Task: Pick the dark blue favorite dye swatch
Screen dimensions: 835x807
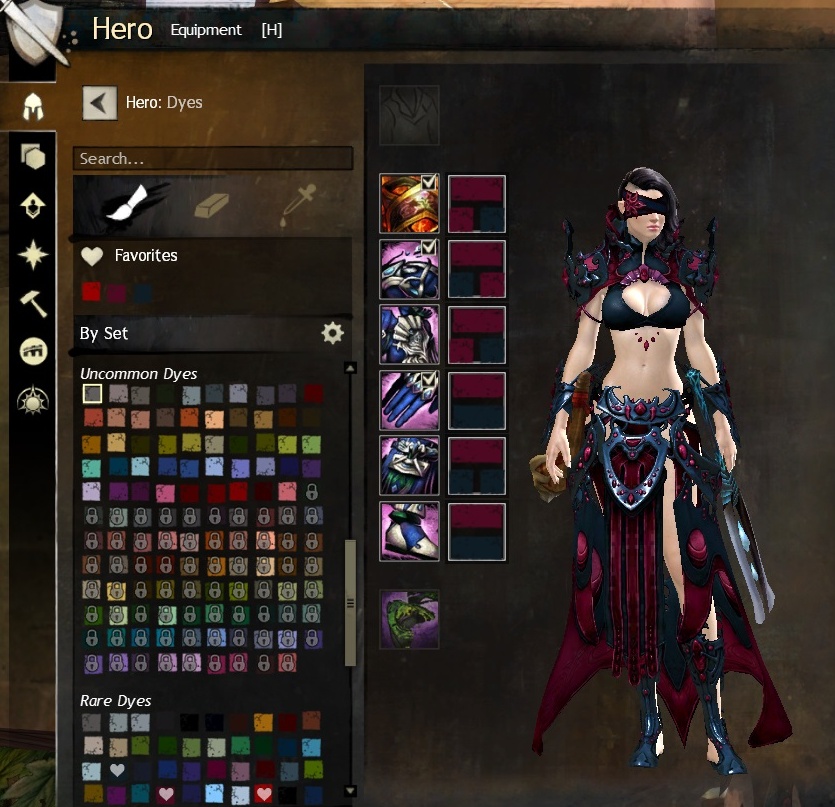Action: click(x=143, y=292)
